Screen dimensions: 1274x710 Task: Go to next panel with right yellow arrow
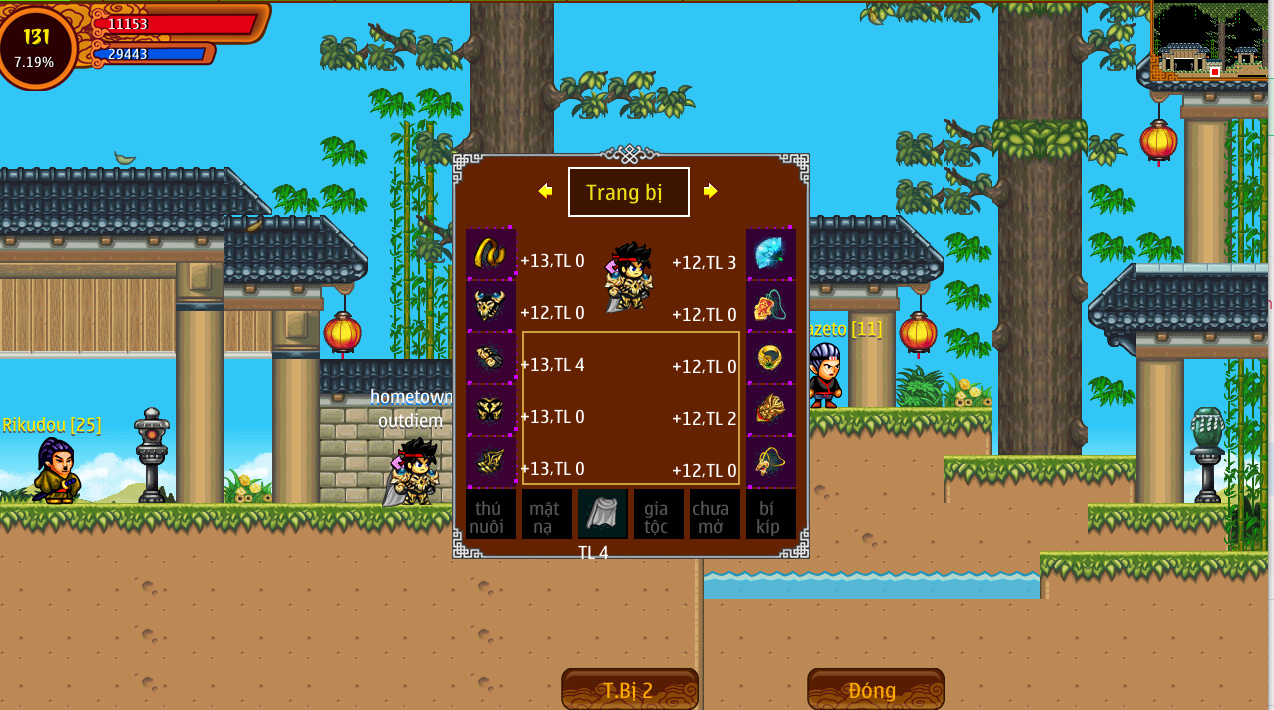[x=710, y=191]
